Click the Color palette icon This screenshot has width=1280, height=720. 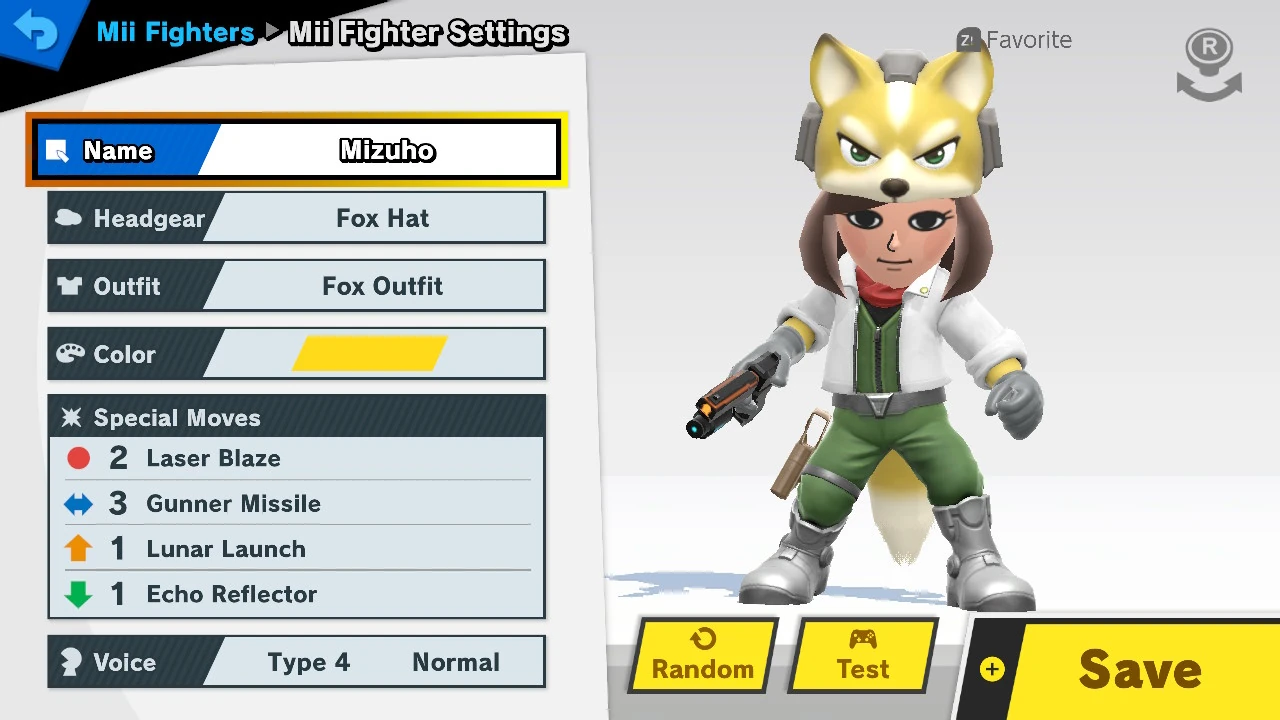(x=68, y=353)
